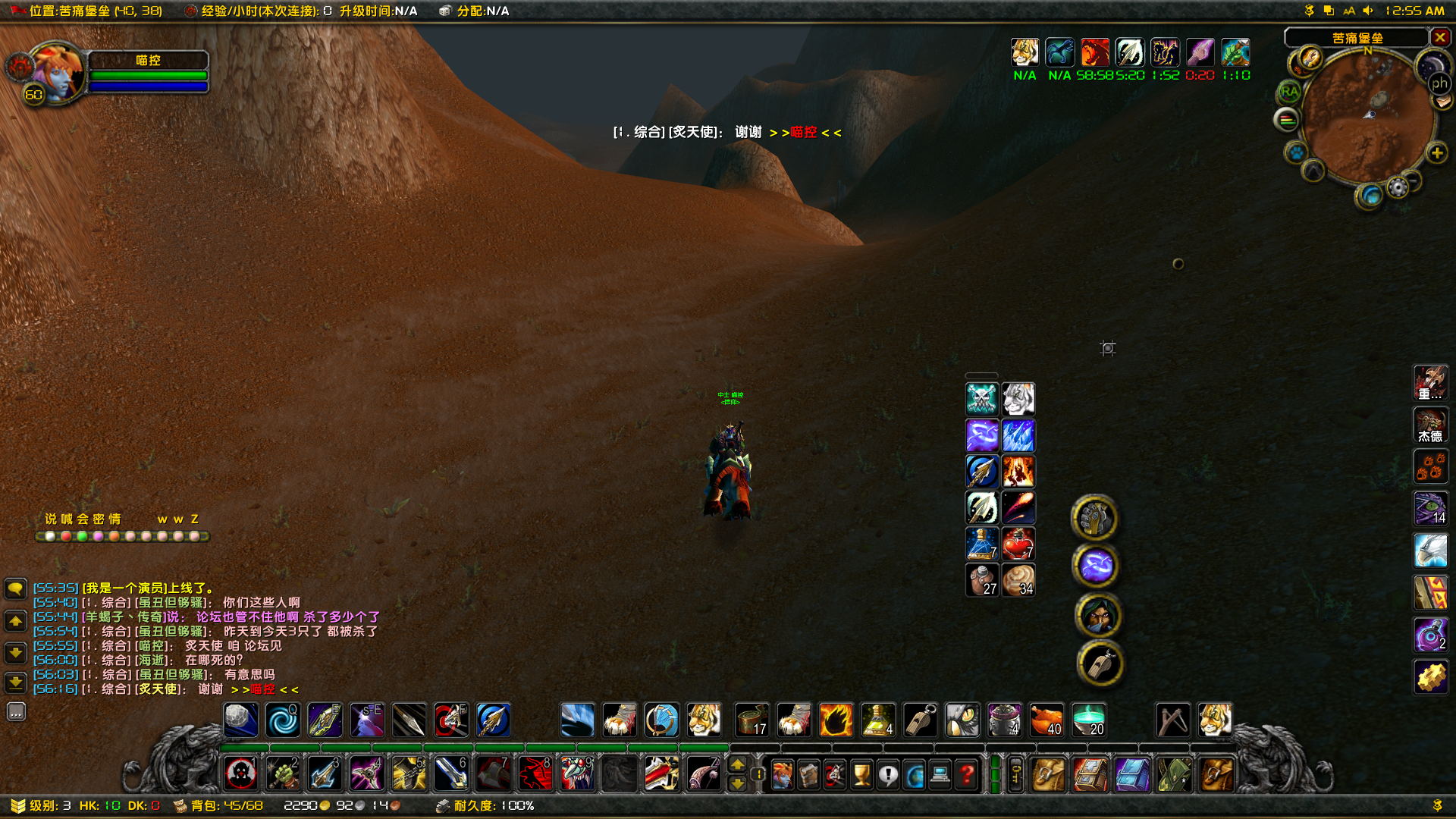Click the round whistle button
Image resolution: width=1456 pixels, height=819 pixels.
[x=1100, y=664]
